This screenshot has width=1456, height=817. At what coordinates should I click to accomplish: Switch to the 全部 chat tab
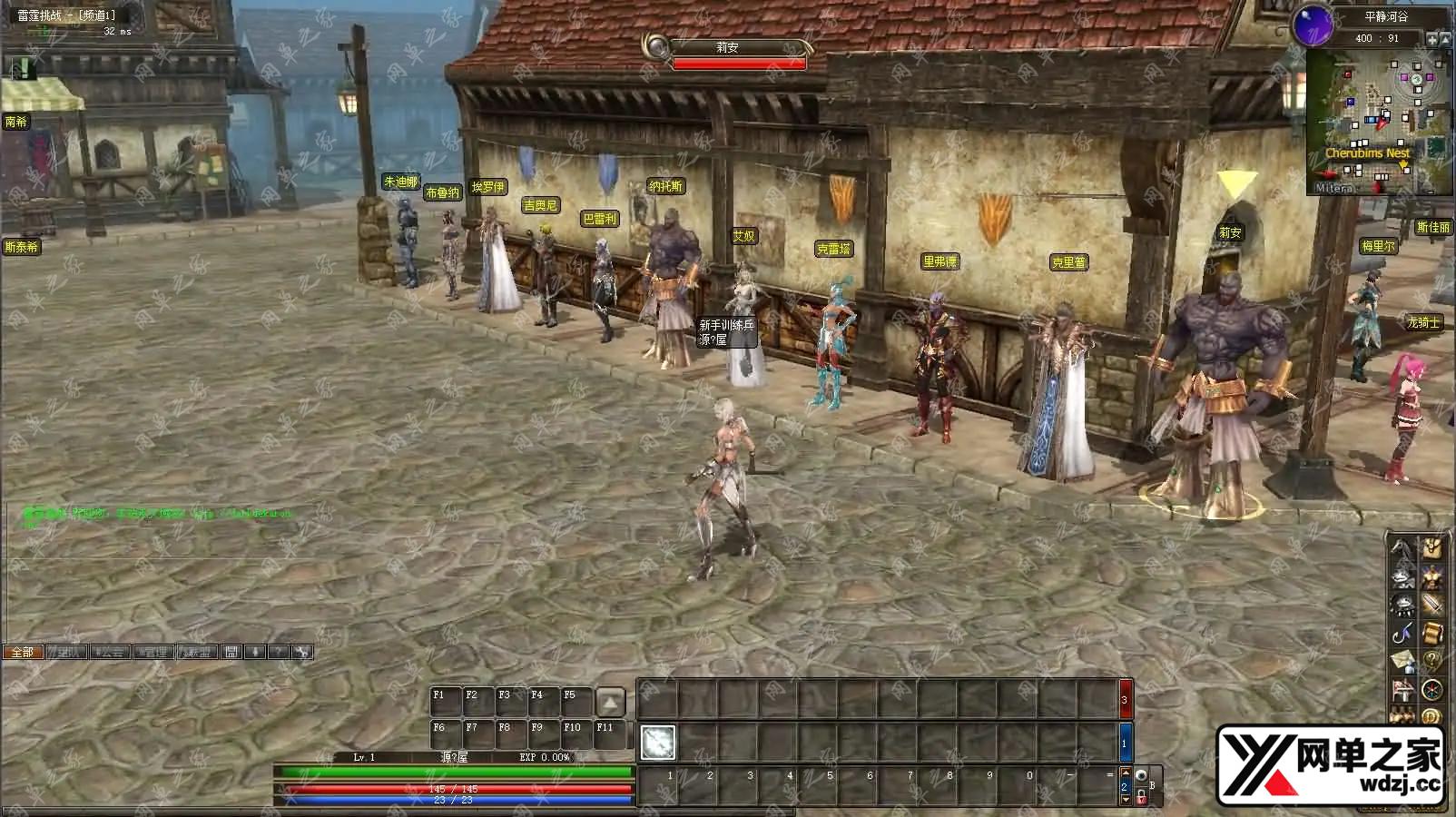pyautogui.click(x=23, y=652)
